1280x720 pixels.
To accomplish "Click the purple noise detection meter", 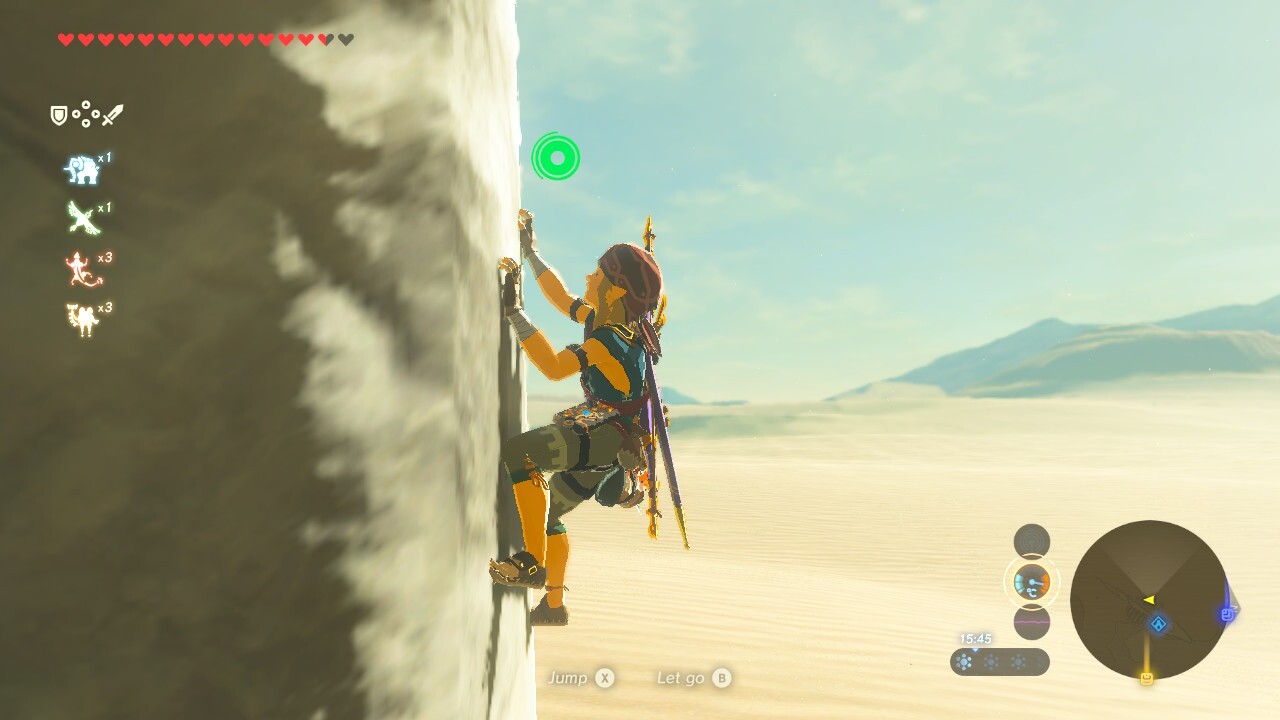I will 1031,622.
